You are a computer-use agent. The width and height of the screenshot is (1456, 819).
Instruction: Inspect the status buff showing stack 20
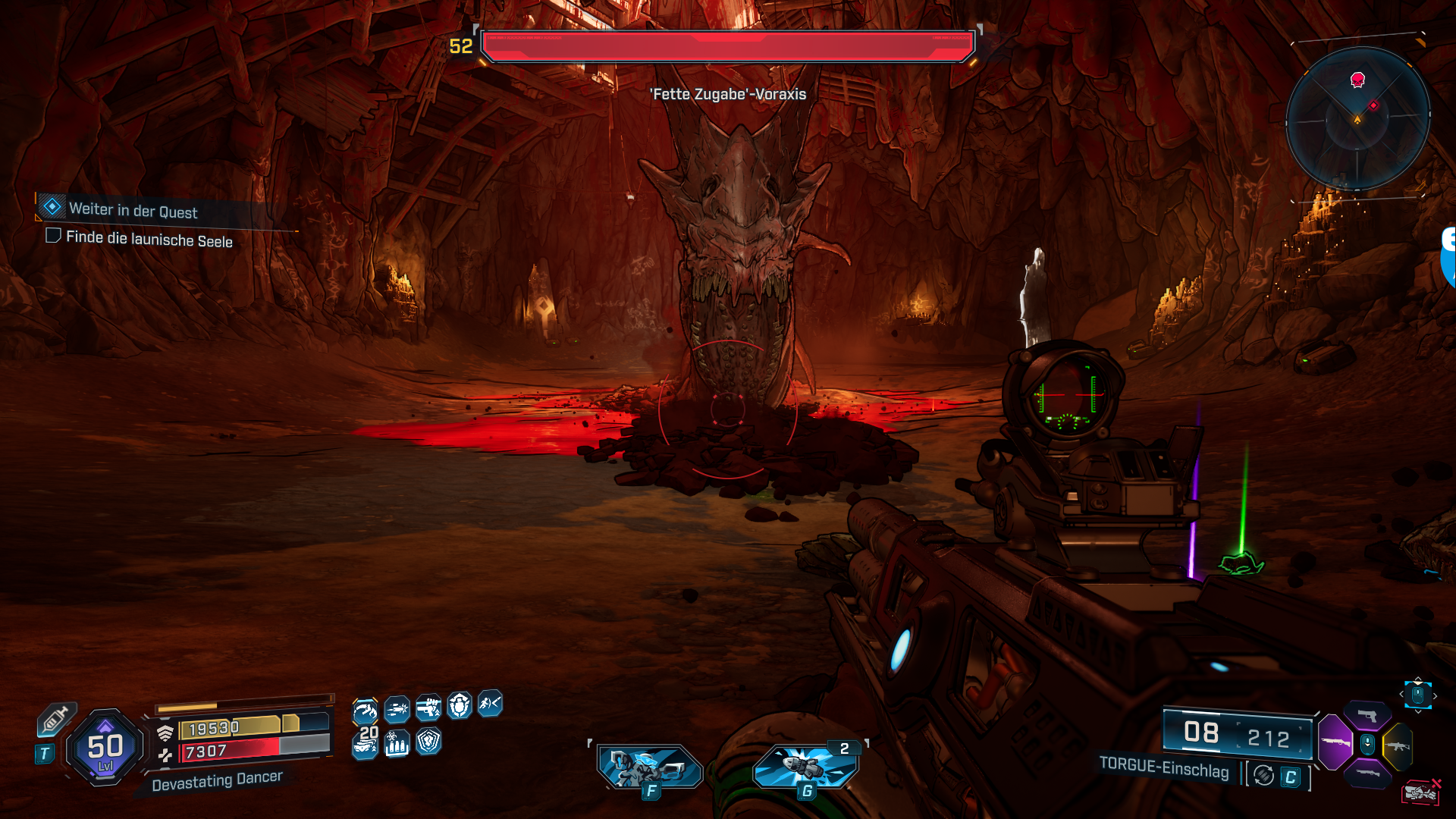point(366,742)
